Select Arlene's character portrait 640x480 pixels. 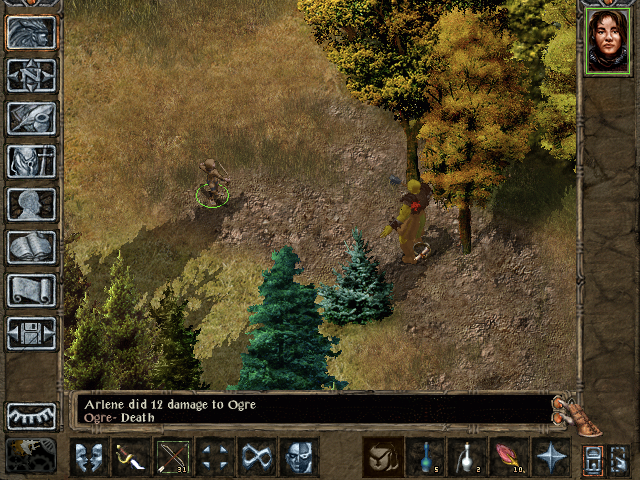[608, 42]
